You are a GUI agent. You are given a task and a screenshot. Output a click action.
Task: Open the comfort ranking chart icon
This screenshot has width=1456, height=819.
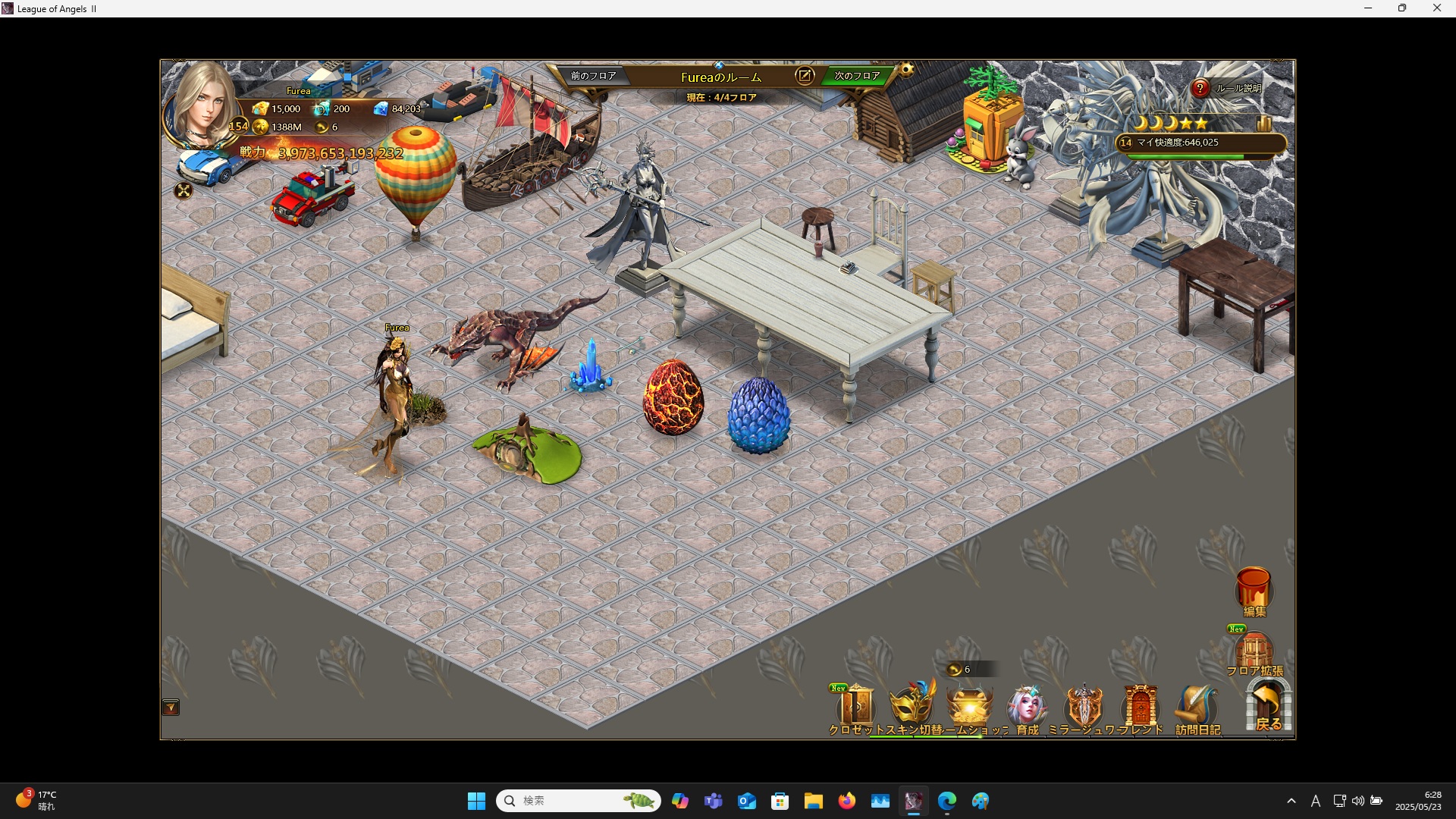(1263, 123)
